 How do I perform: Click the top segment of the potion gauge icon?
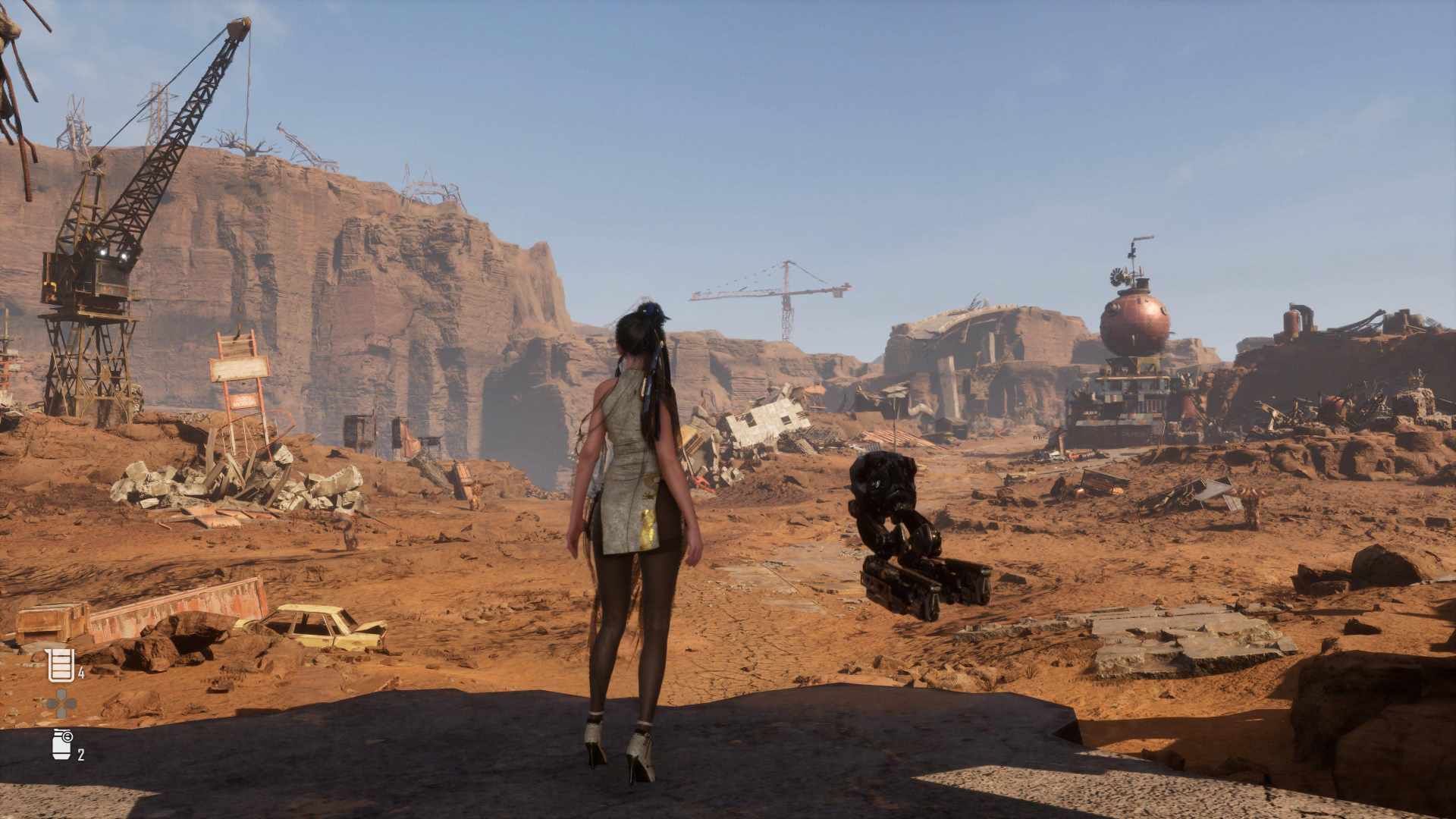point(61,654)
